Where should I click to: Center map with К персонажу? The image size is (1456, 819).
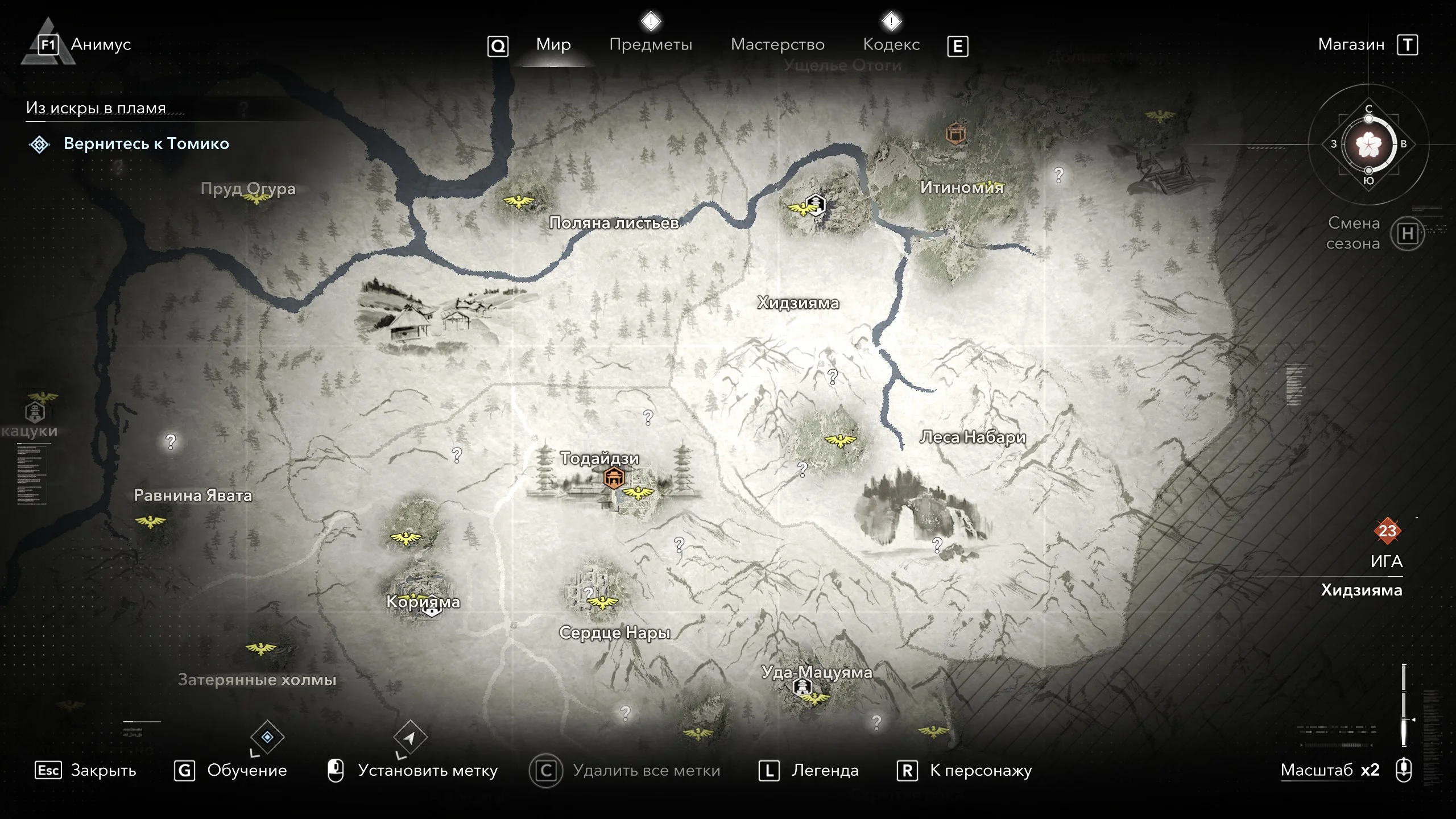point(981,771)
